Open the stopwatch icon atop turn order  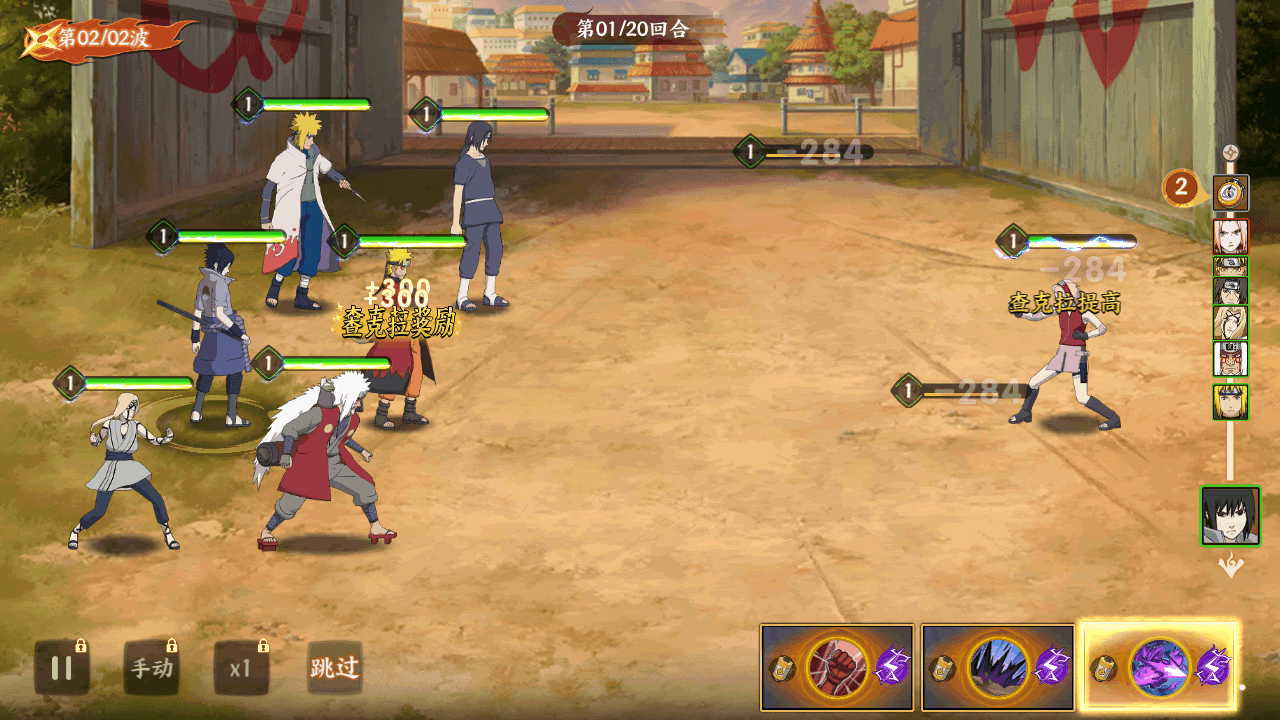[1230, 192]
